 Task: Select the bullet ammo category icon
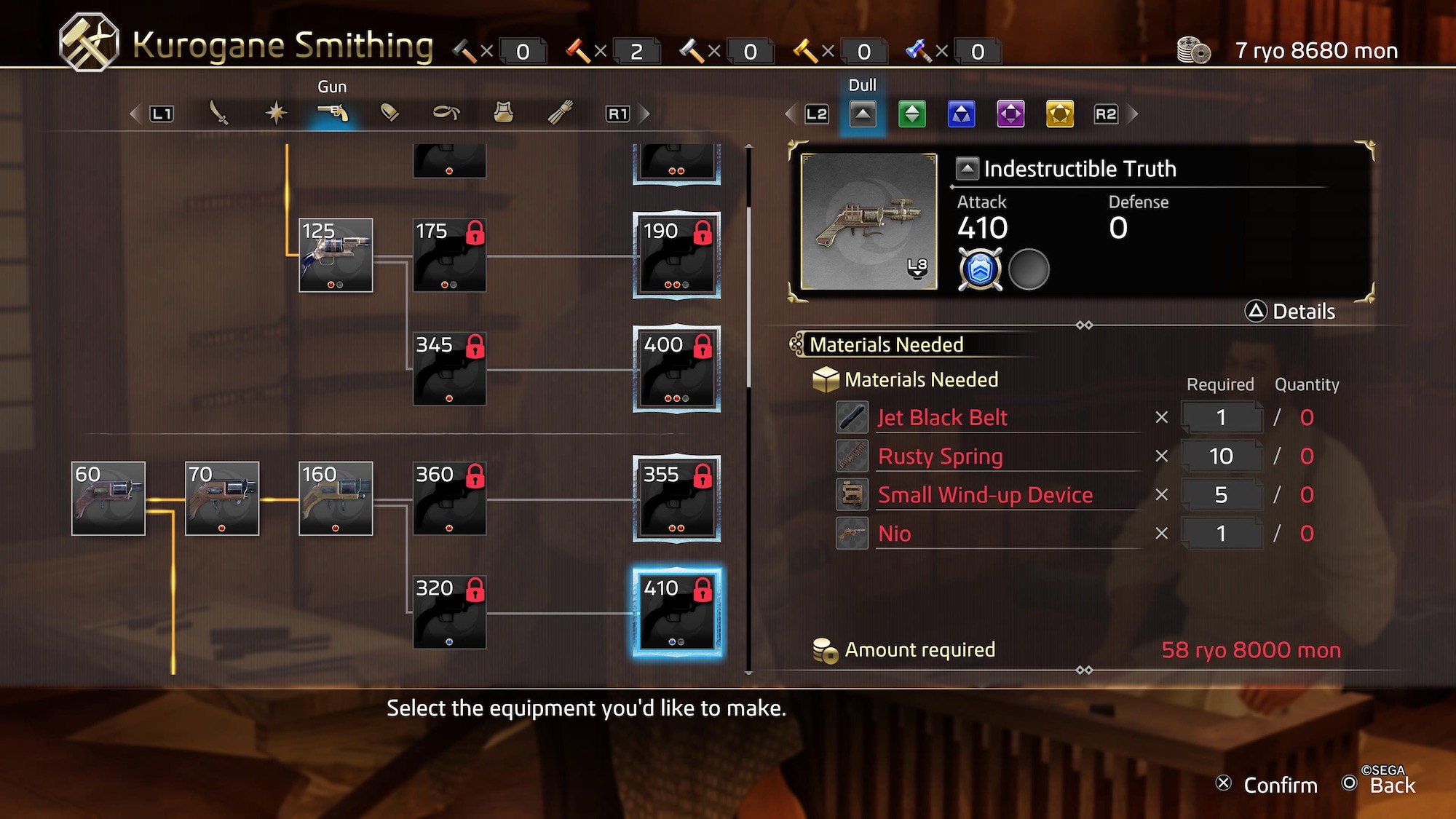[x=390, y=113]
